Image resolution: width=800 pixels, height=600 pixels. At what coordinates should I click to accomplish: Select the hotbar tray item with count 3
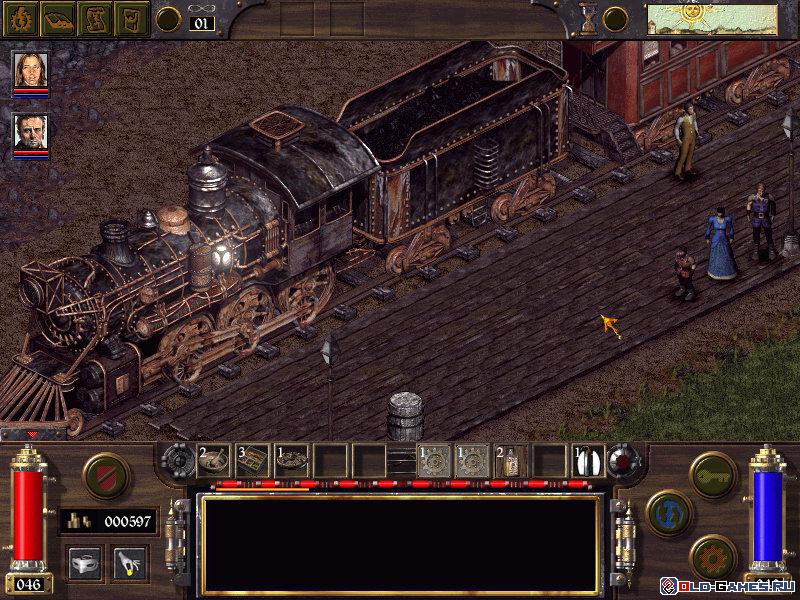point(252,459)
